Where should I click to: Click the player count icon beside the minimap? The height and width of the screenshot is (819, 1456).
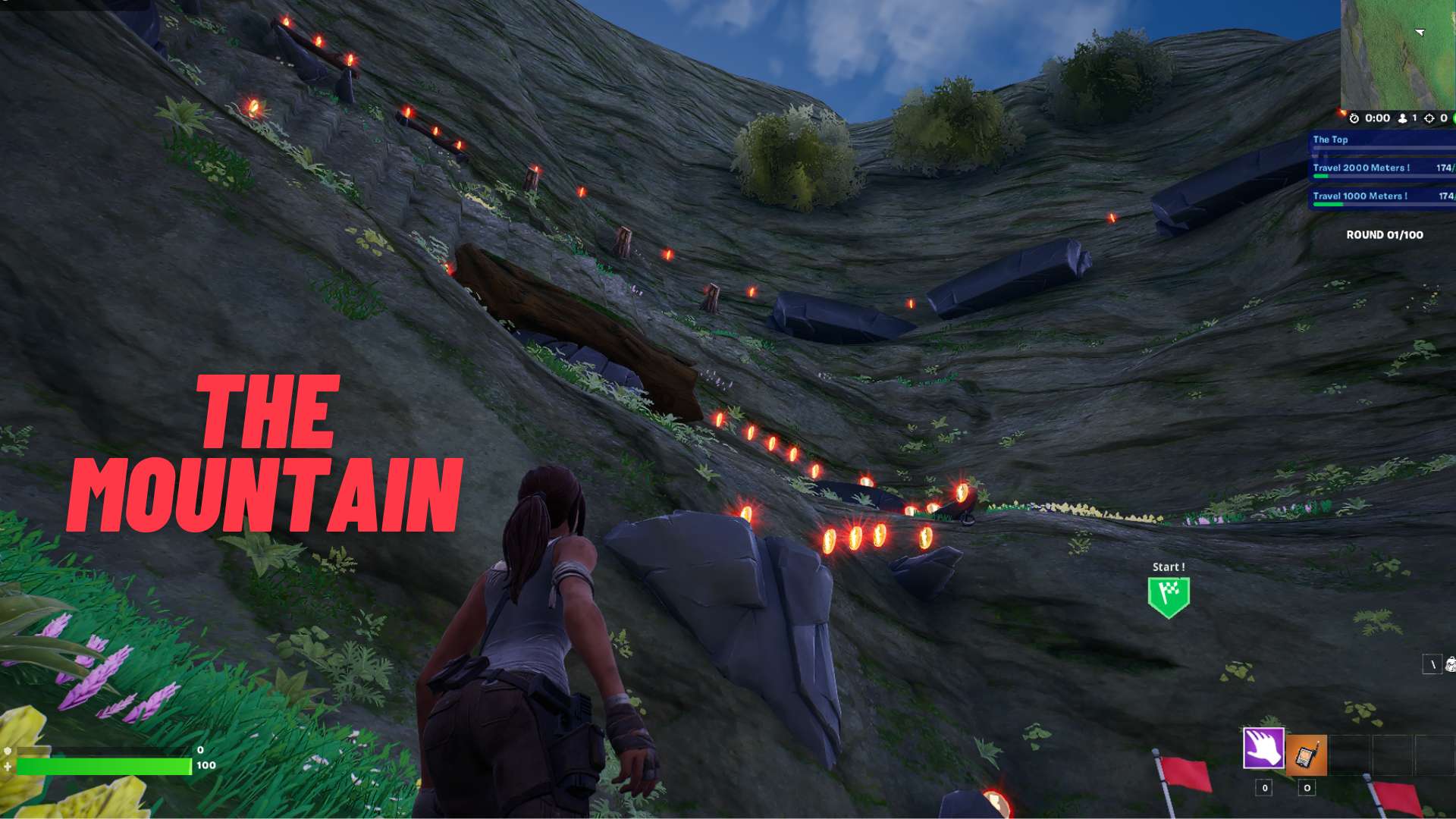(x=1402, y=118)
